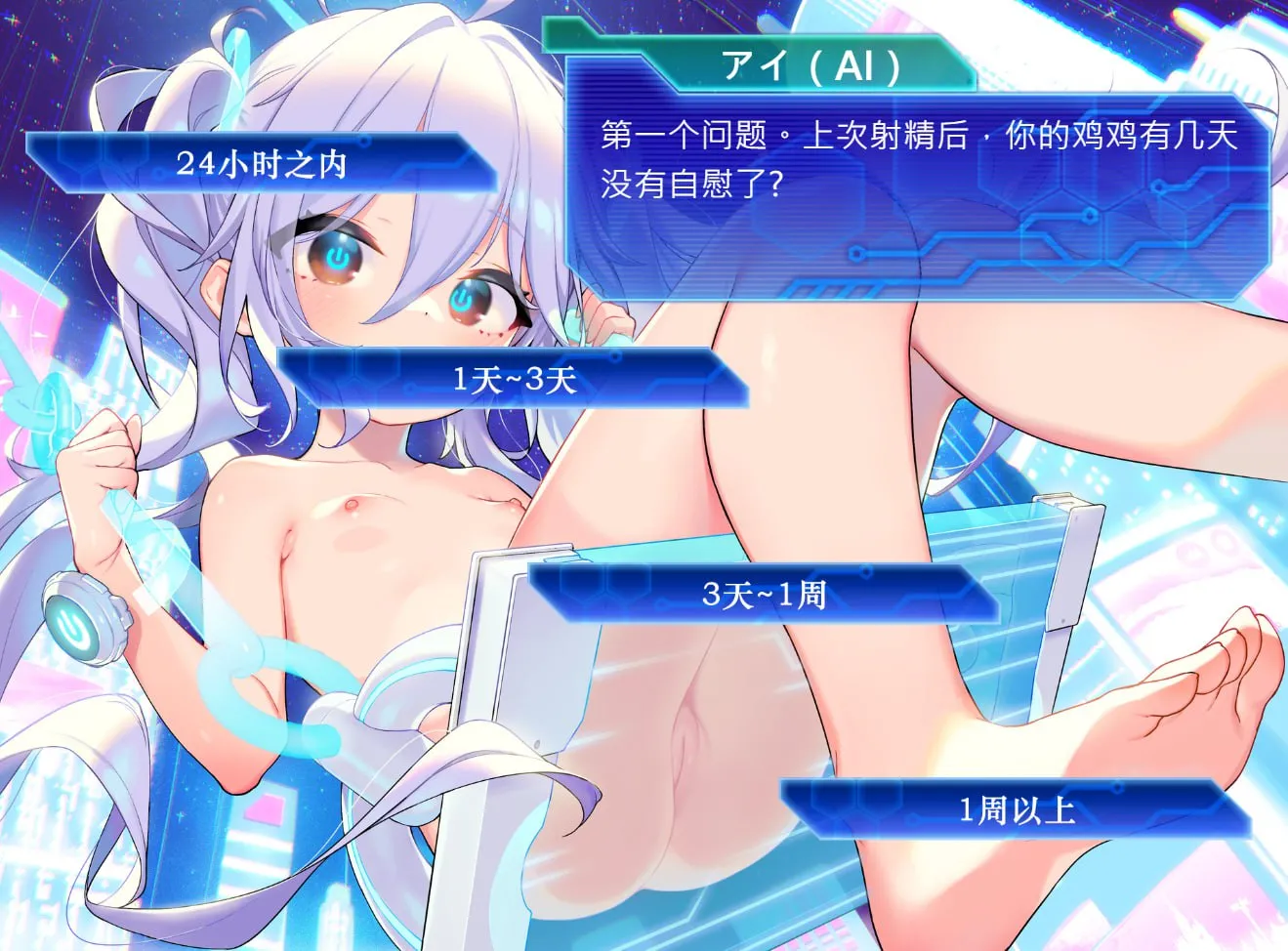Image resolution: width=1288 pixels, height=951 pixels.
Task: Click the power symbol in the character's left eye
Action: pos(337,257)
